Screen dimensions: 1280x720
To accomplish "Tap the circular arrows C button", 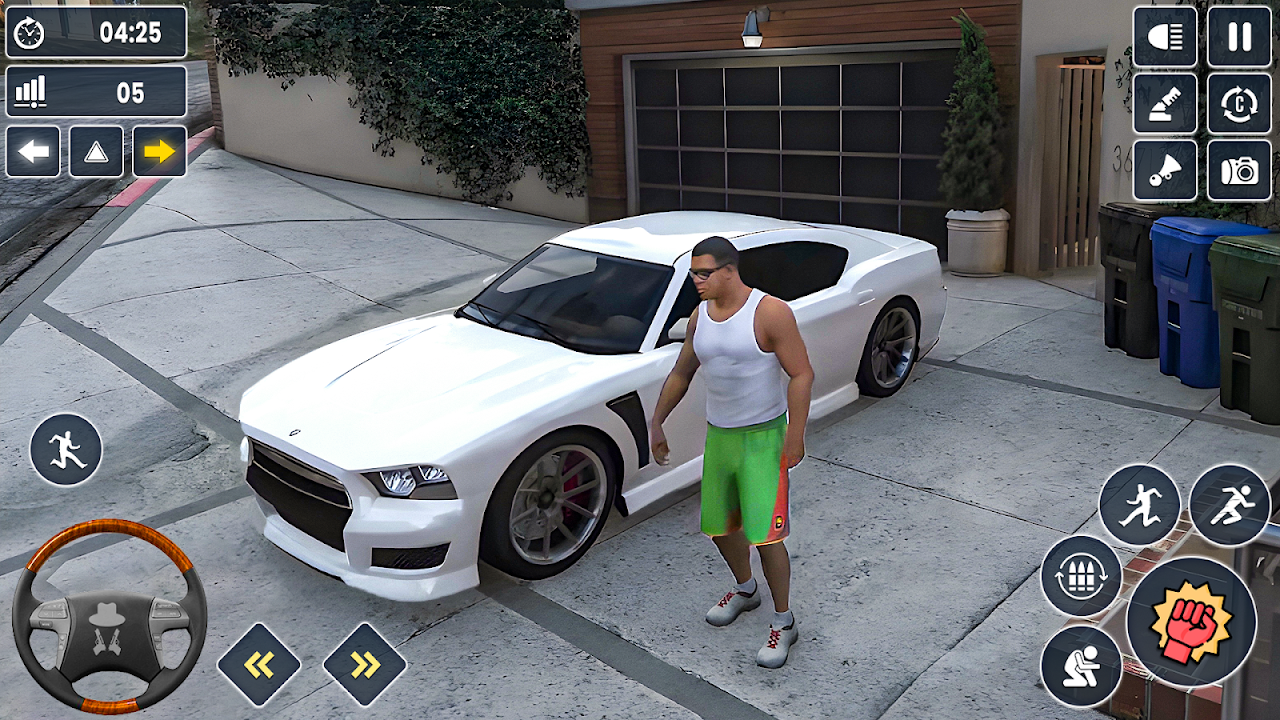I will click(1239, 104).
